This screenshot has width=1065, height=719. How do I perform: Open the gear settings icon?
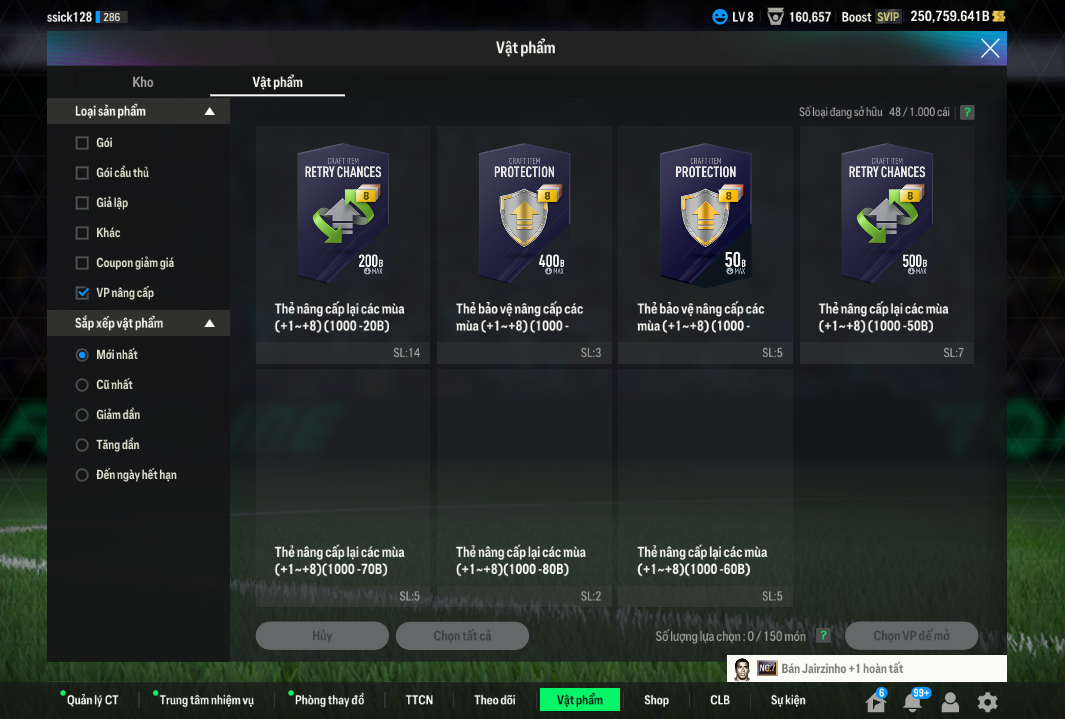(987, 702)
